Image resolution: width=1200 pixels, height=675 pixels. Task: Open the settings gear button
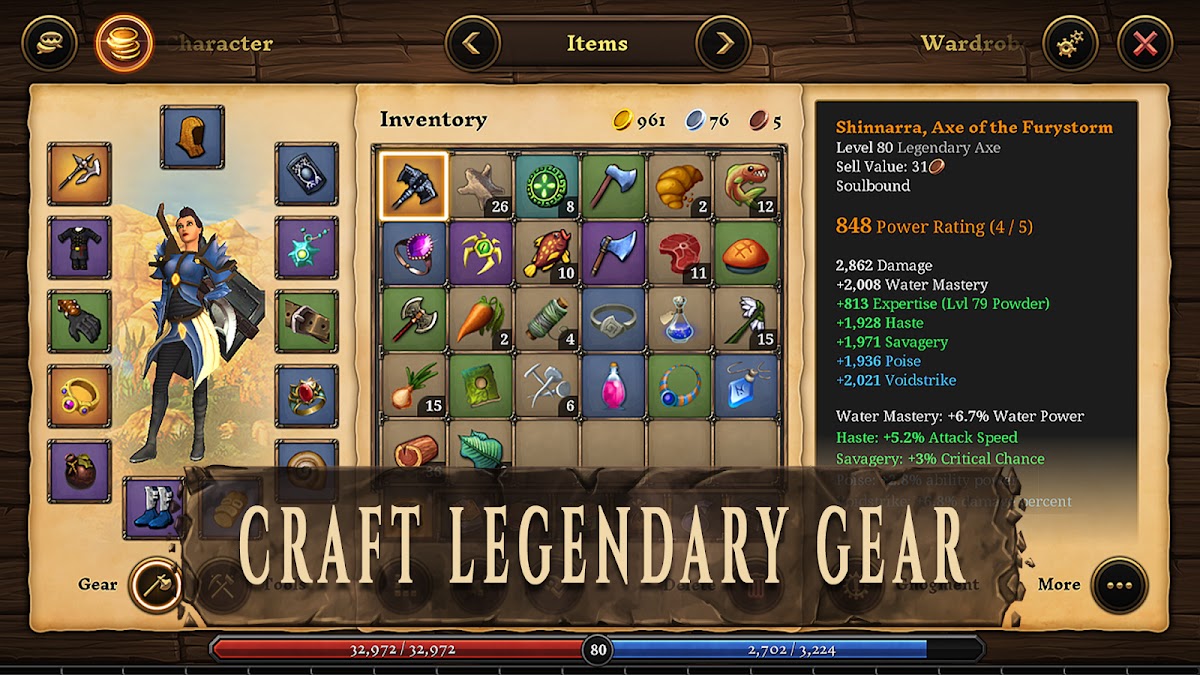point(1070,44)
